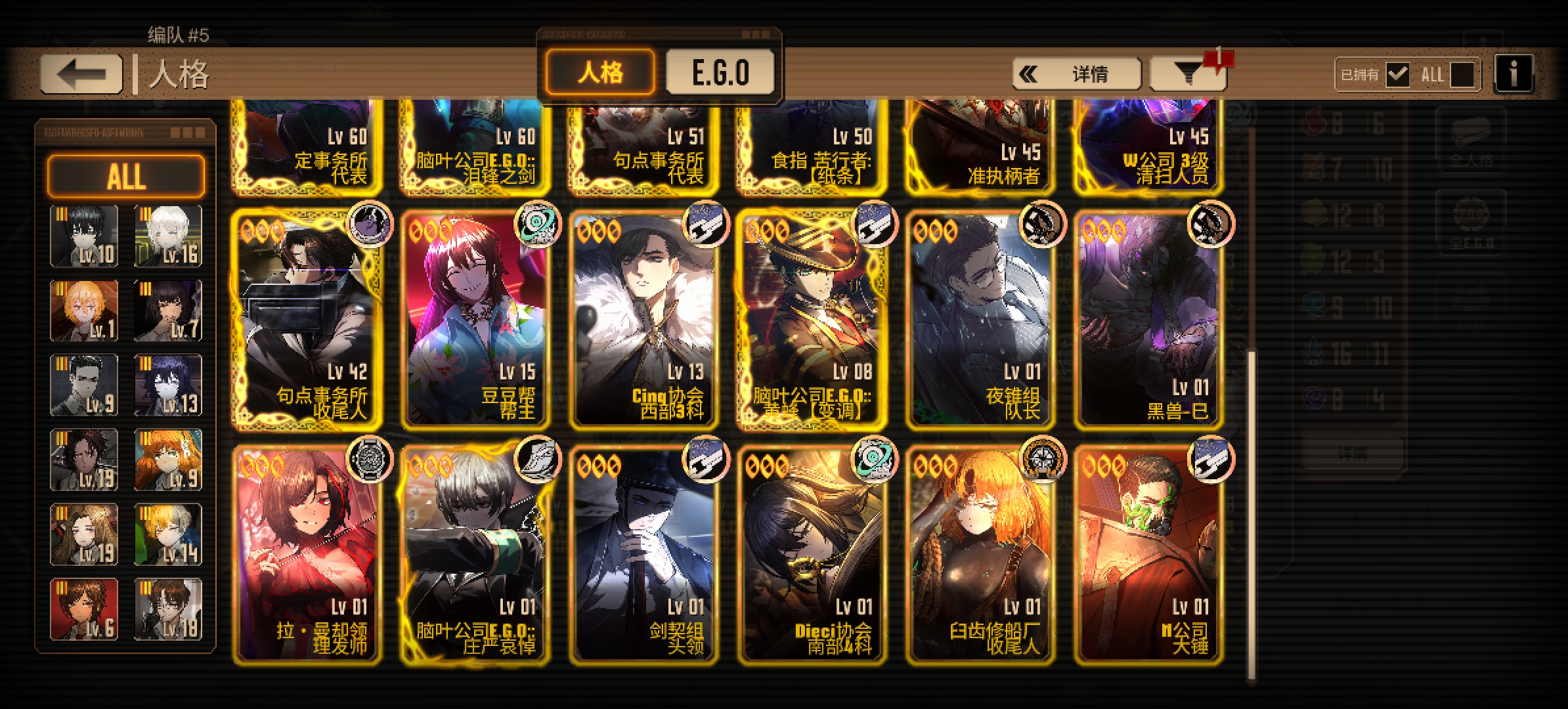This screenshot has width=1568, height=709.
Task: Uncheck the 已拥有 checkbox
Action: coord(1399,74)
